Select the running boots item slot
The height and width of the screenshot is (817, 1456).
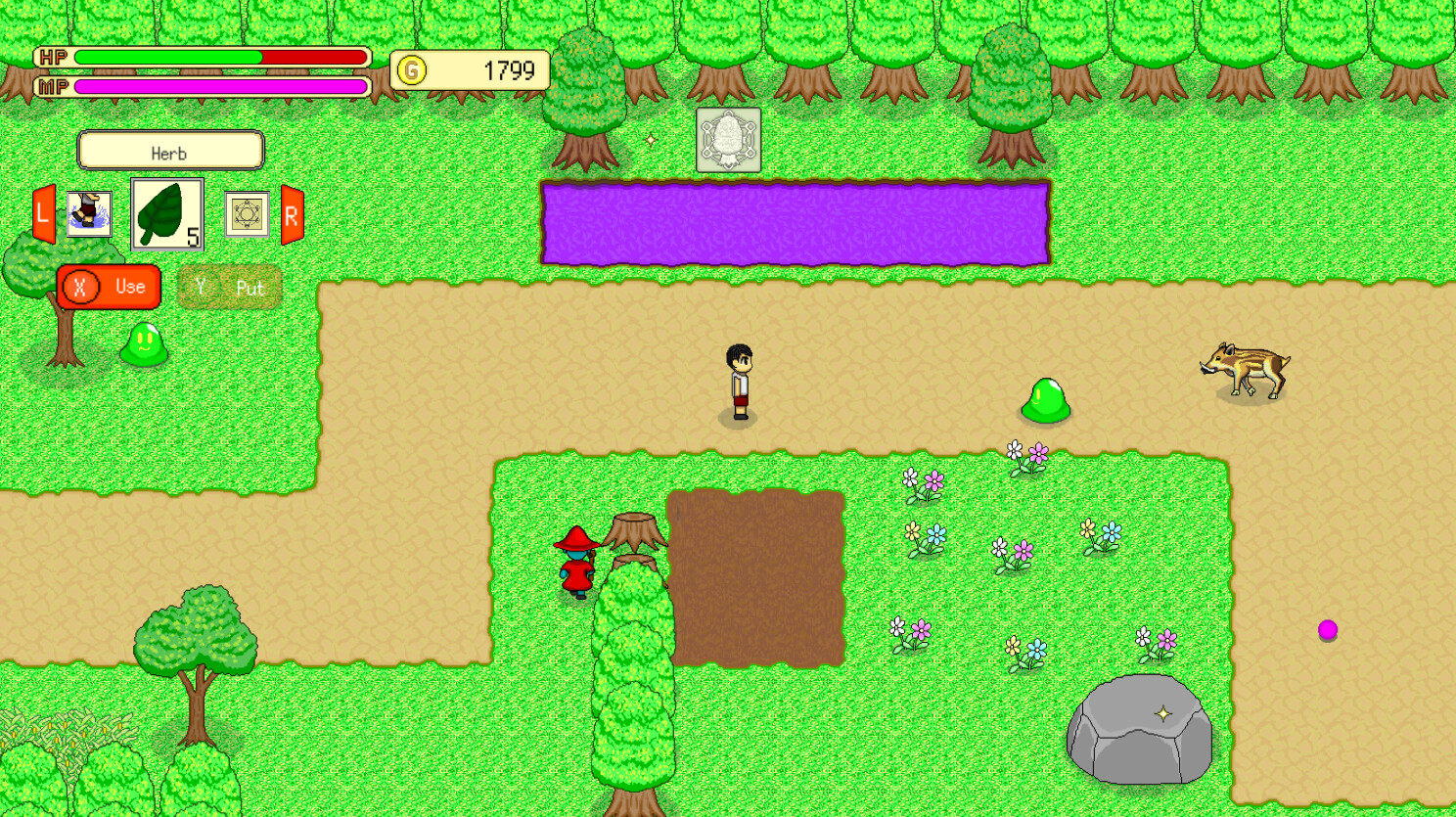tap(87, 213)
